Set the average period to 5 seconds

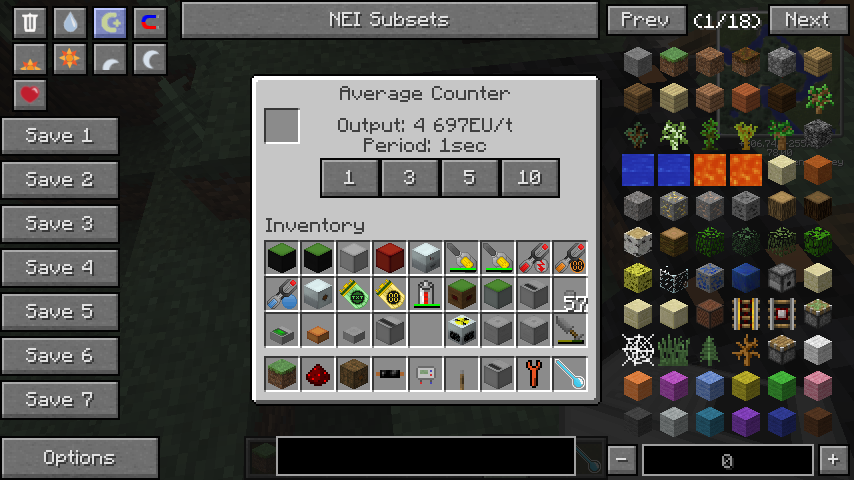[469, 178]
